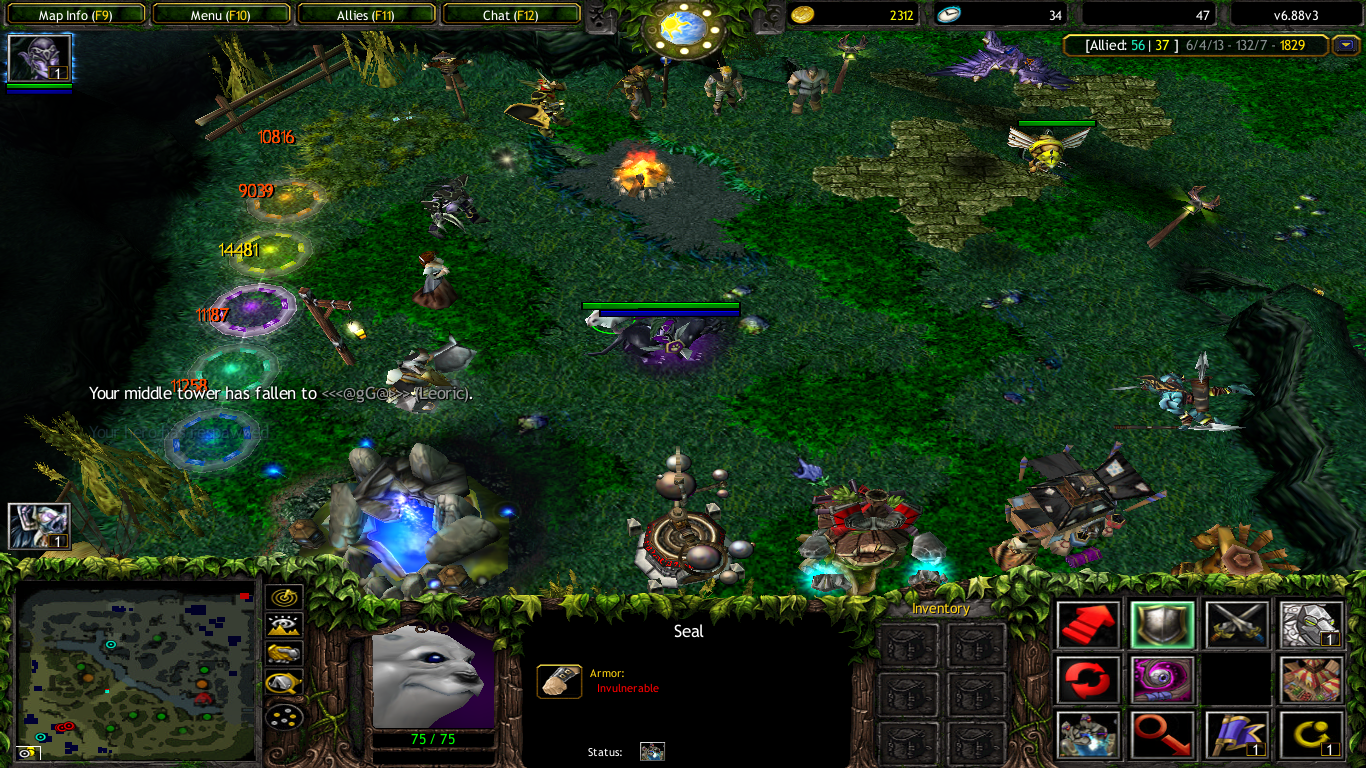Toggle minimap ally color mode button
This screenshot has width=1366, height=768.
click(x=284, y=654)
